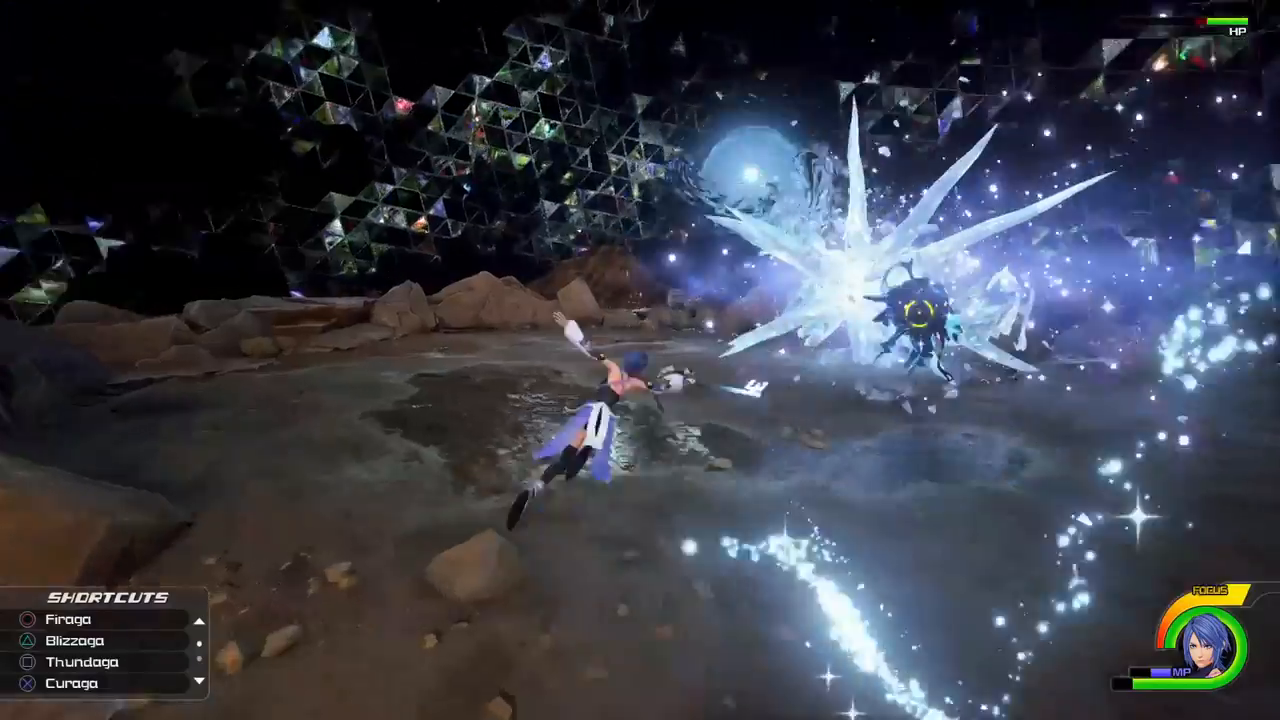
Task: Click the shortcuts menu down arrow
Action: point(199,681)
